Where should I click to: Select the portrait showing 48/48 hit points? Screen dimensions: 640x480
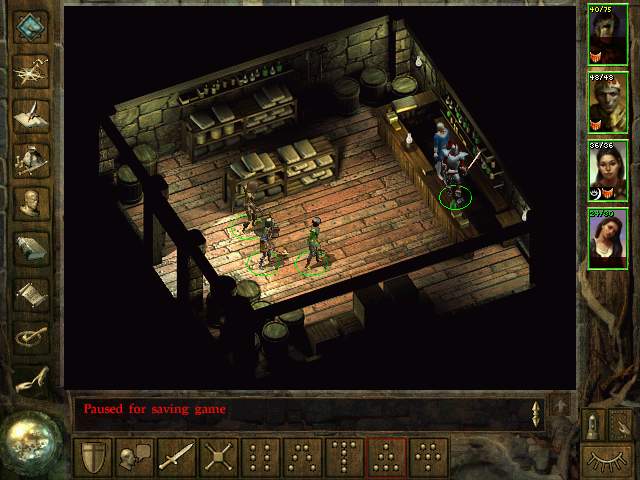tap(607, 101)
